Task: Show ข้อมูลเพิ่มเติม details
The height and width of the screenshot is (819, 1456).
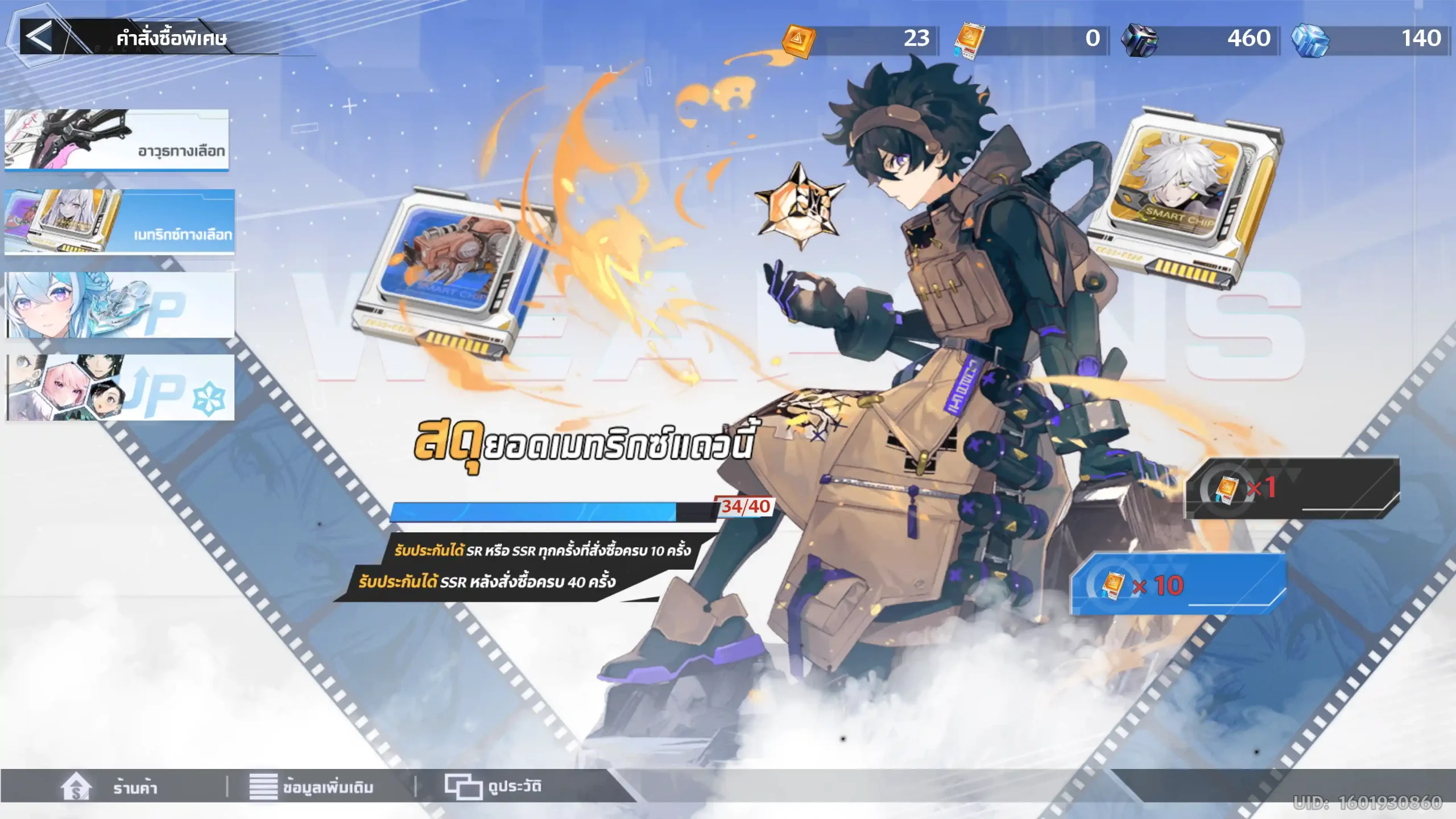Action: [x=312, y=788]
